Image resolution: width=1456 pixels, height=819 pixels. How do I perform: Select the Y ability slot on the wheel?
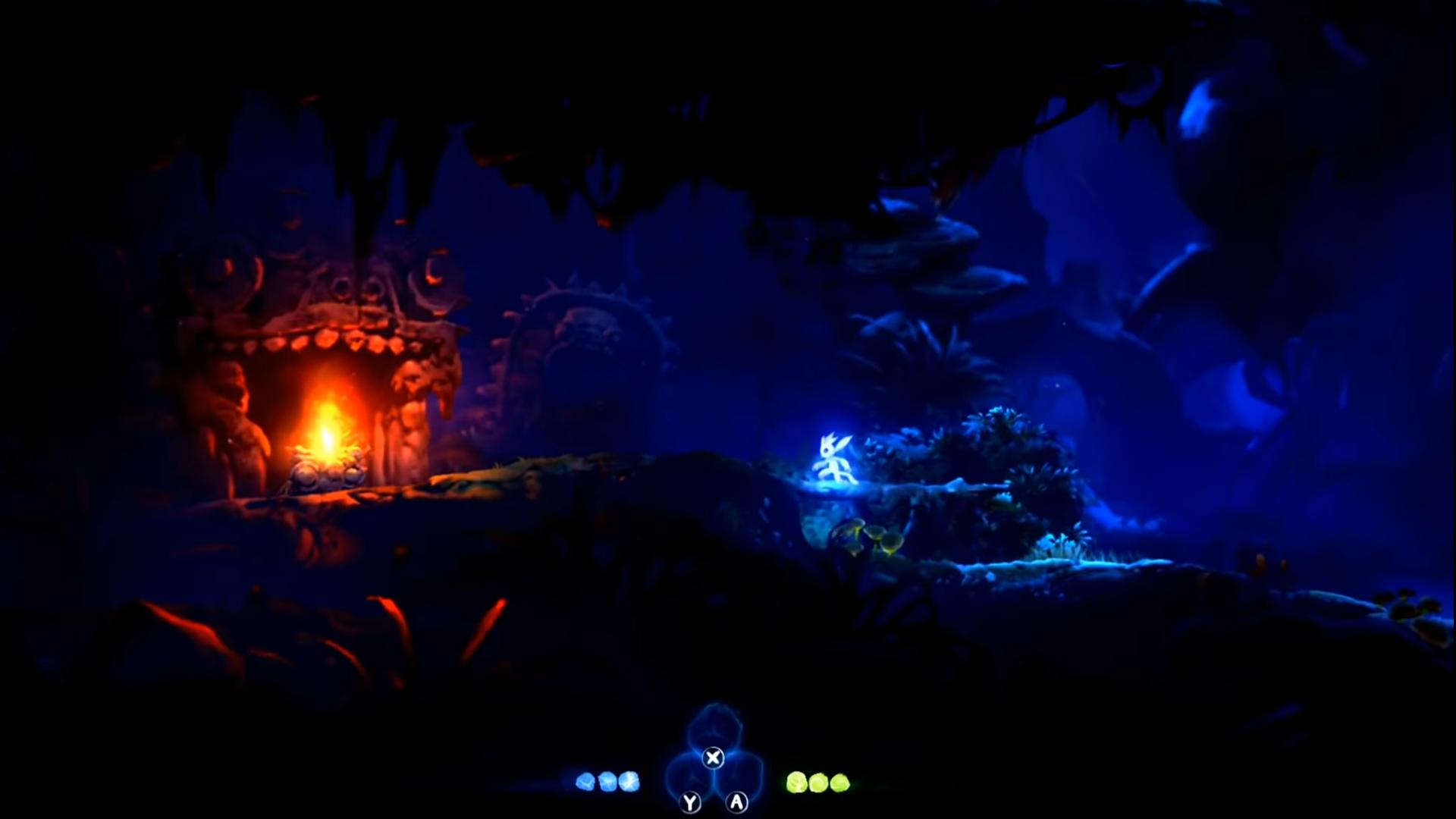[689, 802]
